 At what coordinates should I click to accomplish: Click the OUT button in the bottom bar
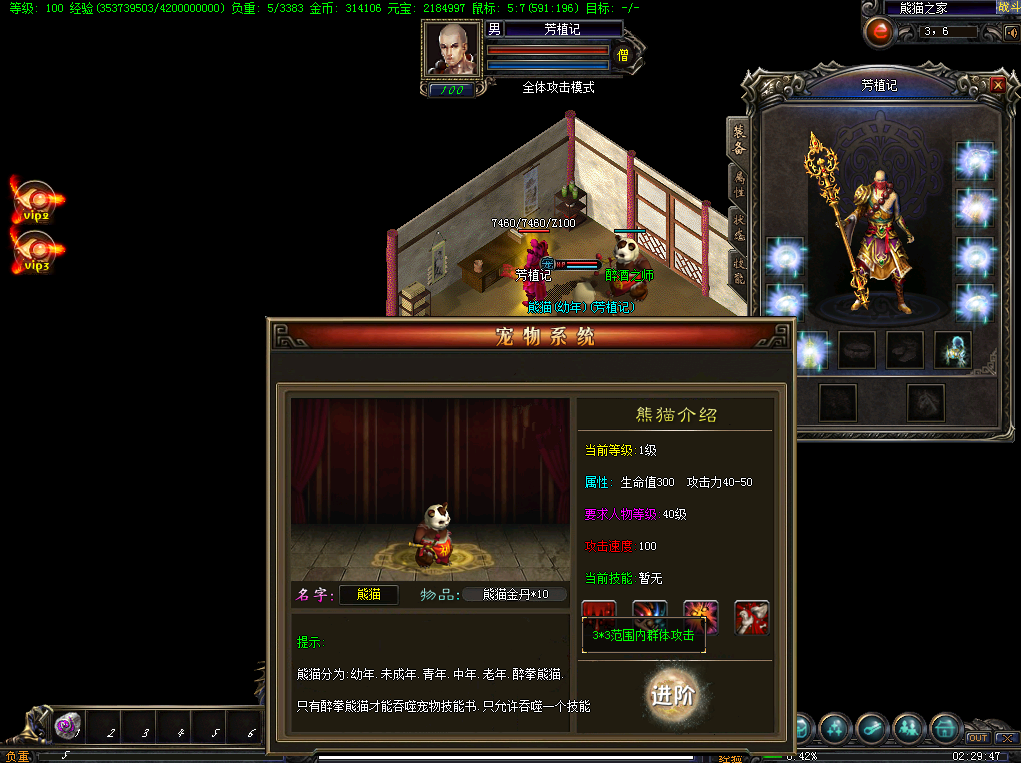[x=977, y=738]
